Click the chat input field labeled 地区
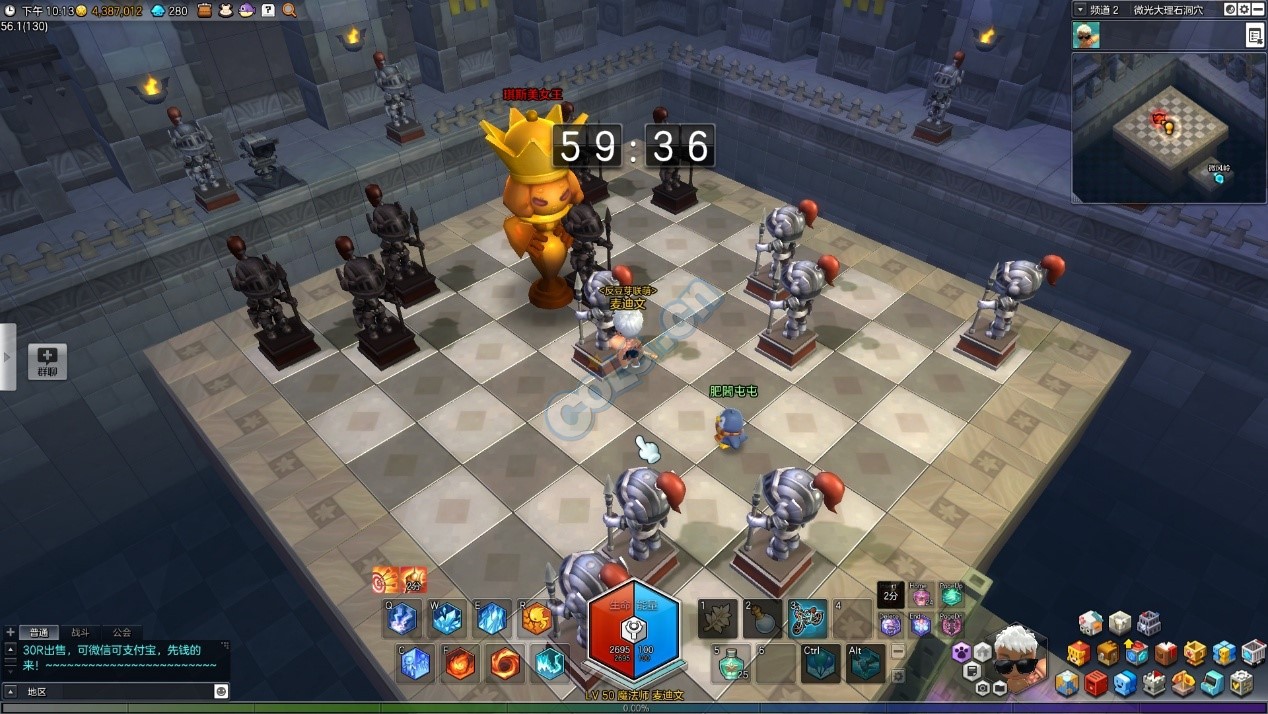The height and width of the screenshot is (714, 1268). click(118, 691)
